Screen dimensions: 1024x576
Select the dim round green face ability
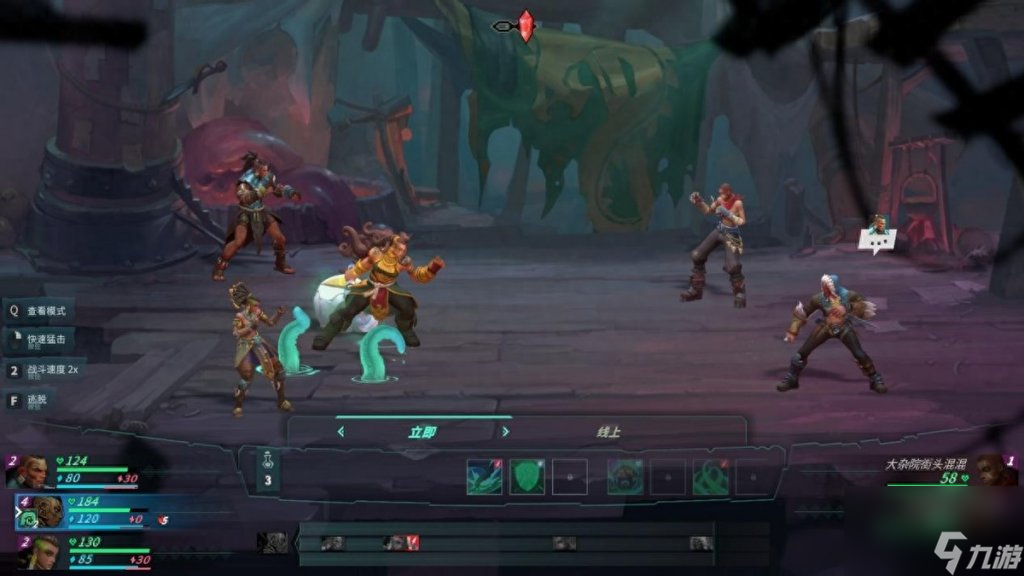(x=625, y=477)
